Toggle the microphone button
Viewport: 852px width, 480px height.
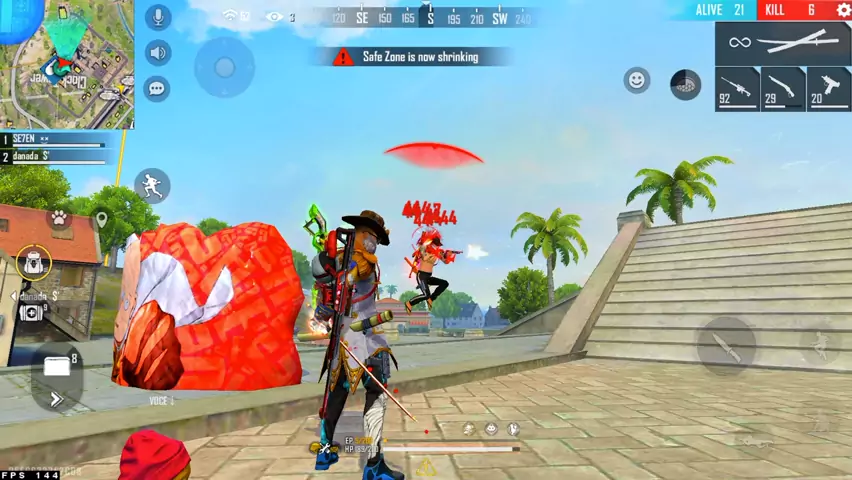coord(157,17)
